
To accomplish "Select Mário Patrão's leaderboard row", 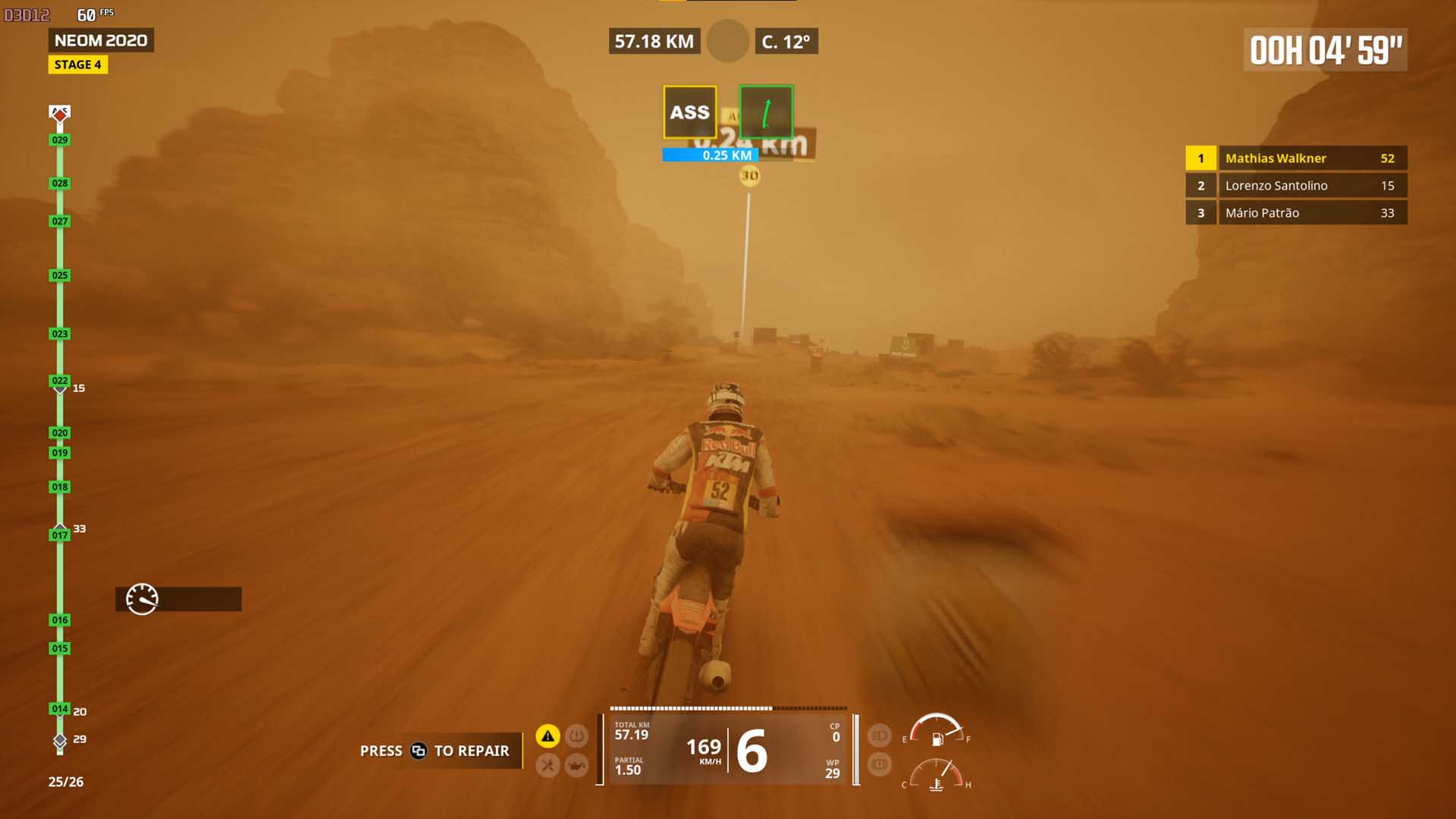I will (1296, 213).
